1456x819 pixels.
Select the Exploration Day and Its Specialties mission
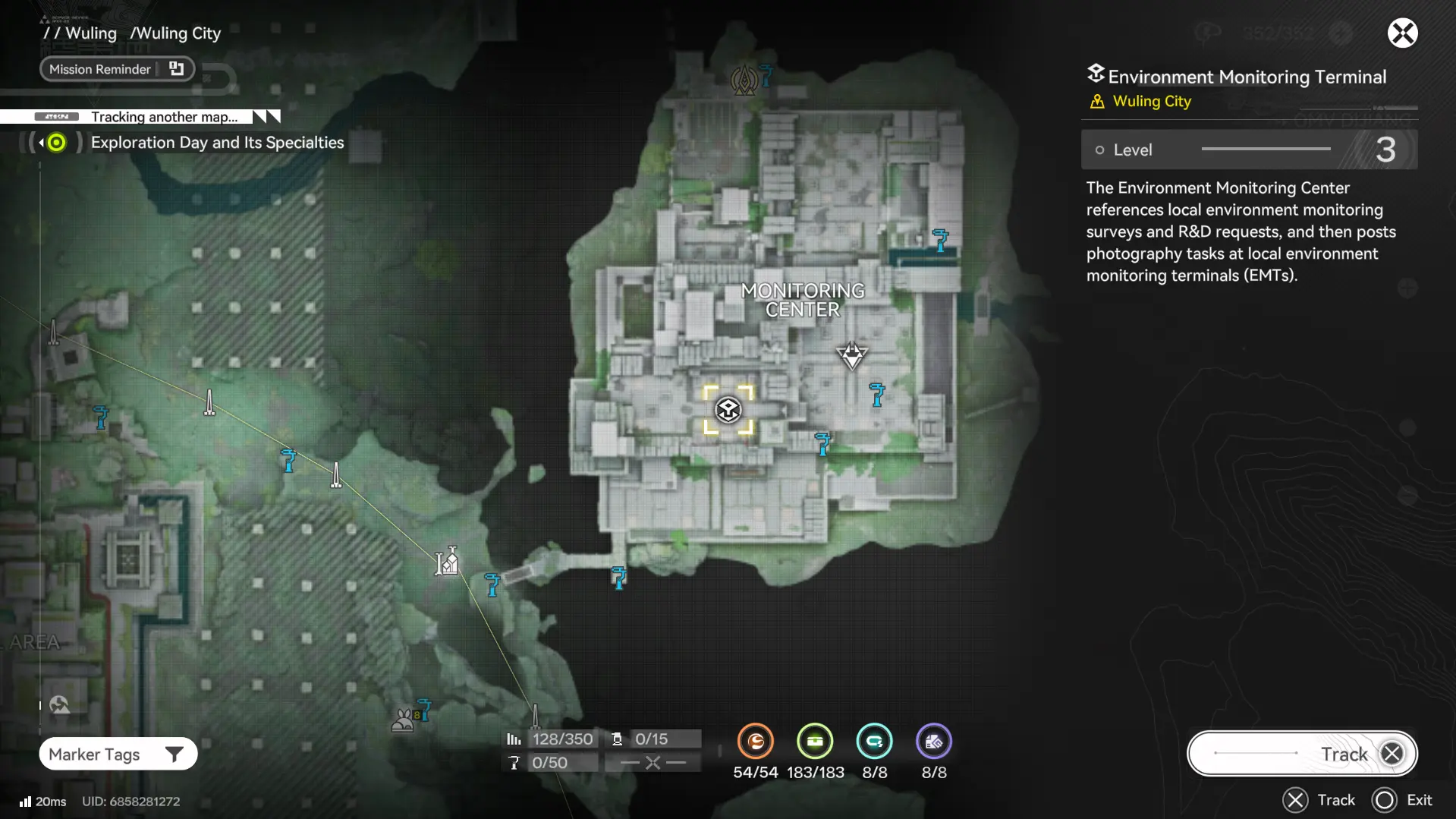(217, 143)
